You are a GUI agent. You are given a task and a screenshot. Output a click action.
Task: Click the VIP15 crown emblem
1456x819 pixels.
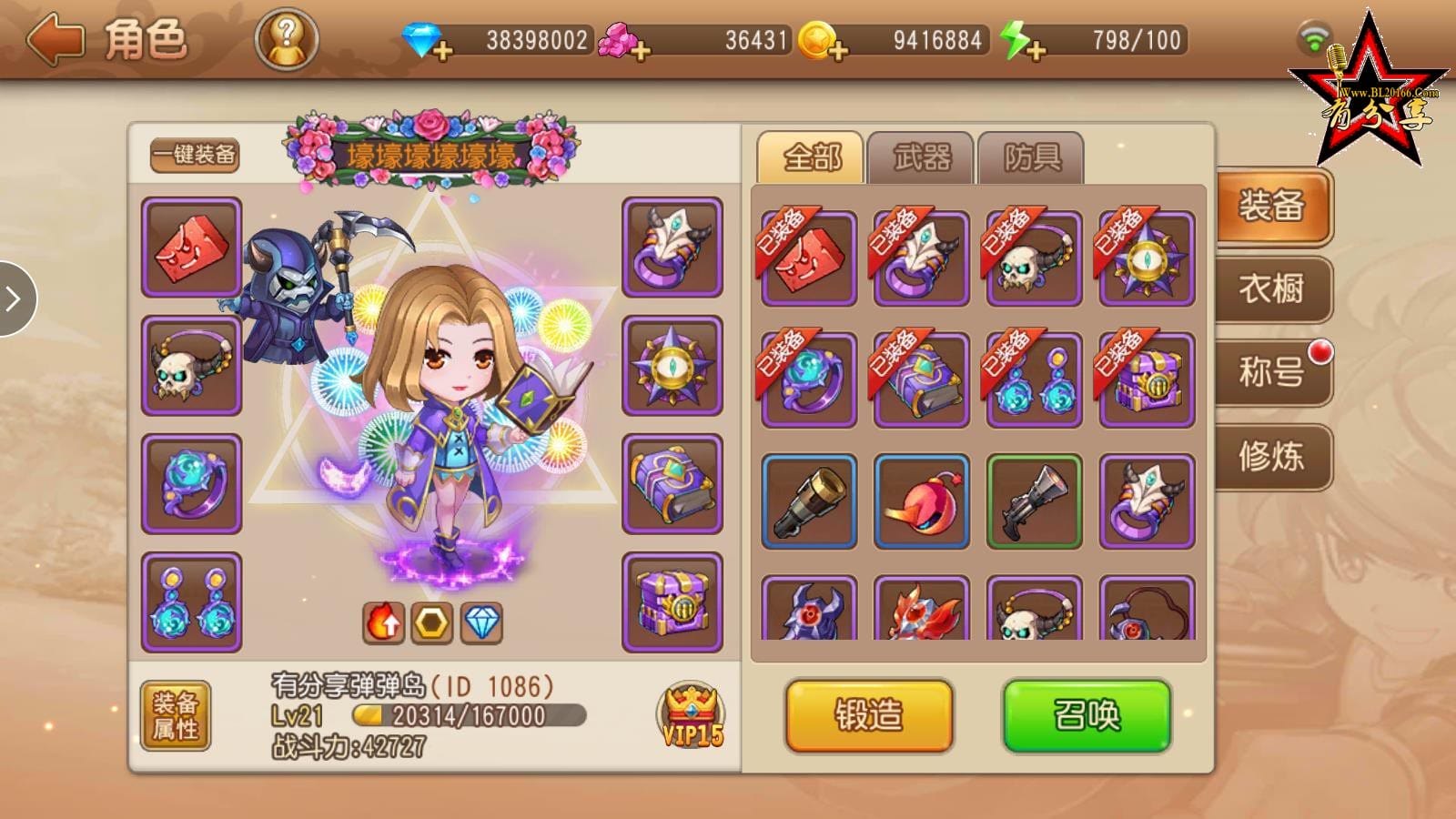click(693, 714)
